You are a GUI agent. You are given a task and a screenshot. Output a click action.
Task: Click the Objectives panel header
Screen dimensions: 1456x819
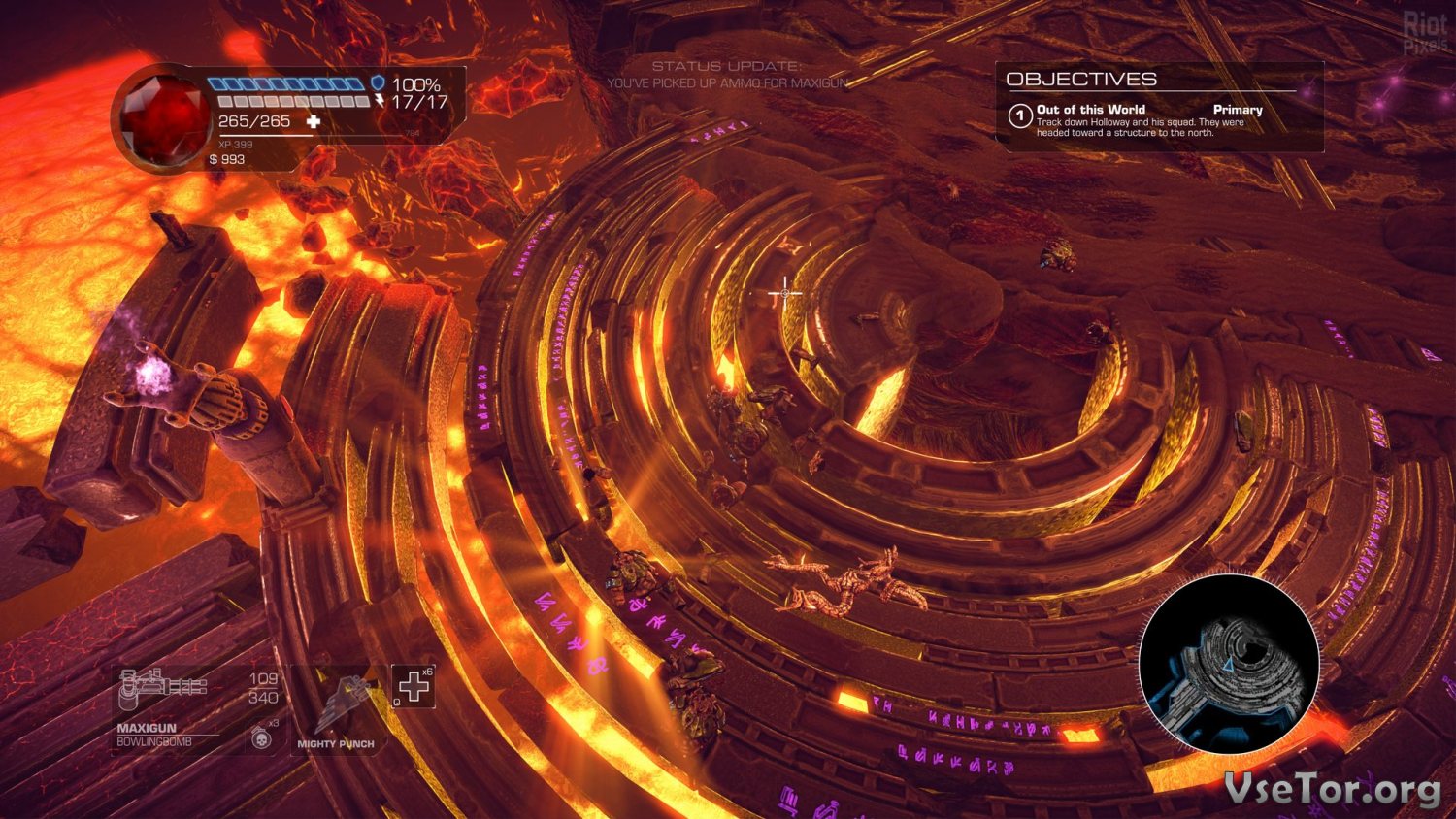point(1081,80)
